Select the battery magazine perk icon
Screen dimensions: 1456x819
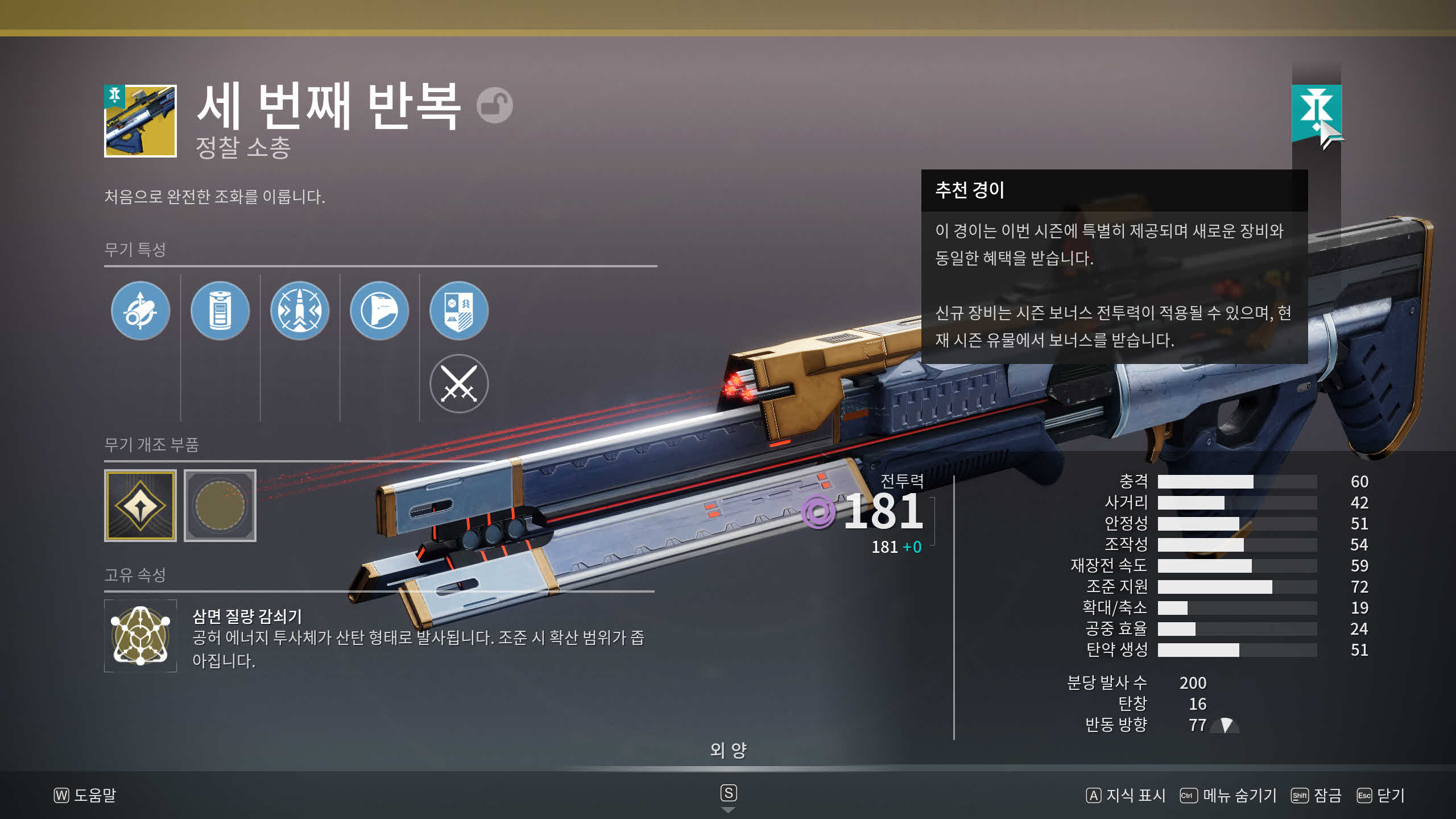coord(220,311)
